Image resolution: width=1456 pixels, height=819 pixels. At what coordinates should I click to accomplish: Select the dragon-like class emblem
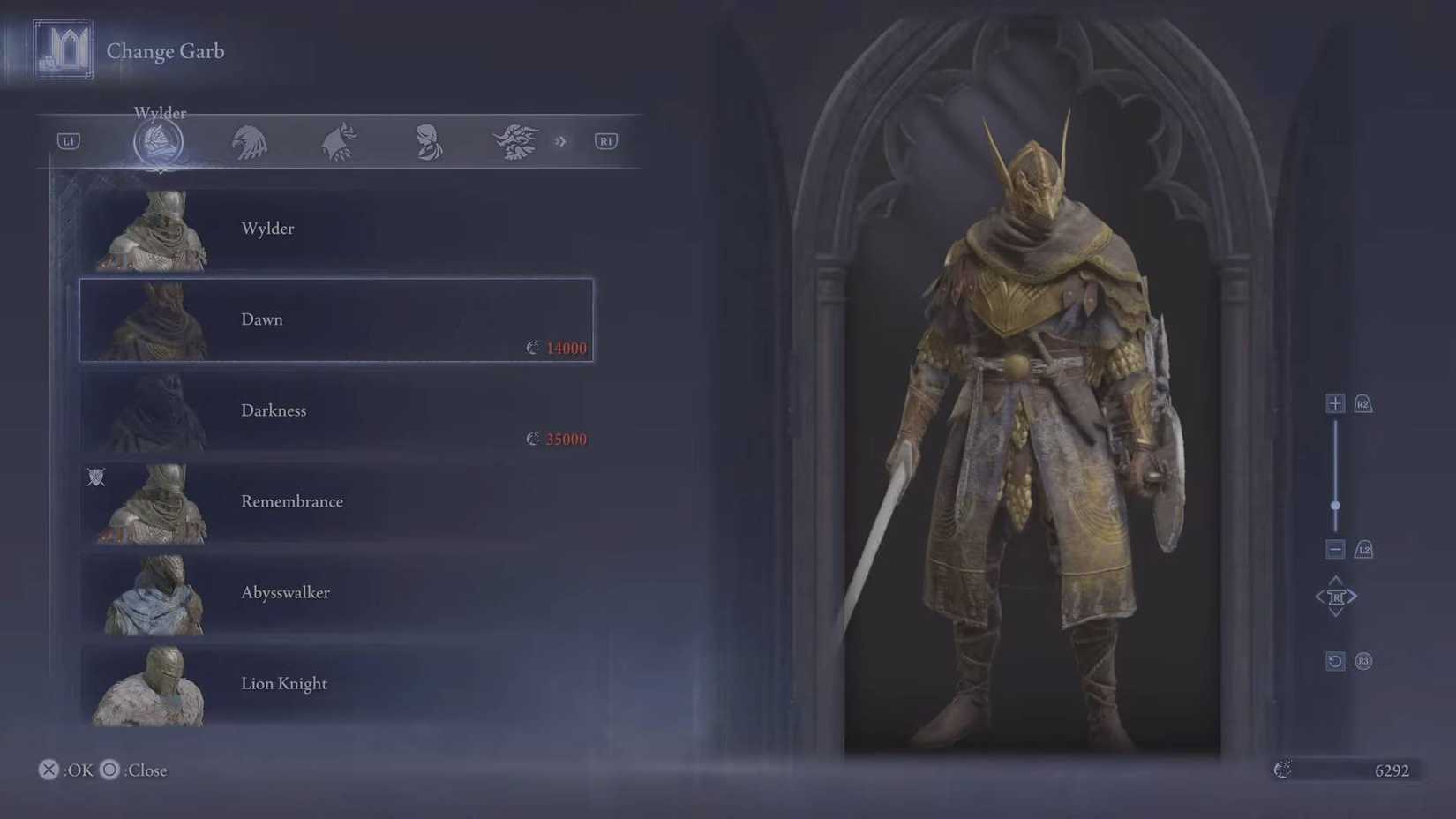click(516, 141)
